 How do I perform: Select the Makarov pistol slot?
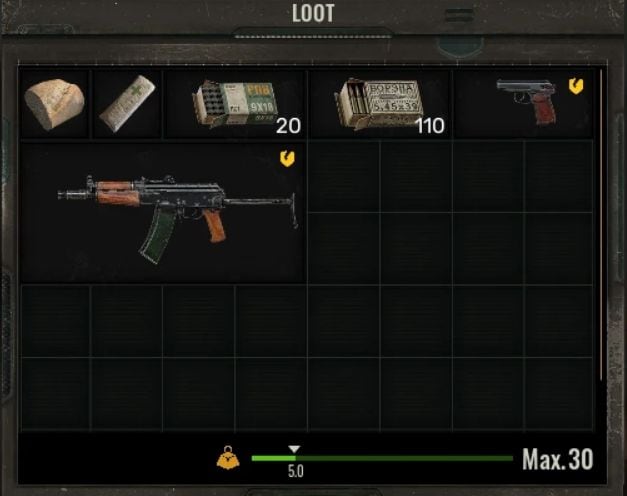click(526, 102)
